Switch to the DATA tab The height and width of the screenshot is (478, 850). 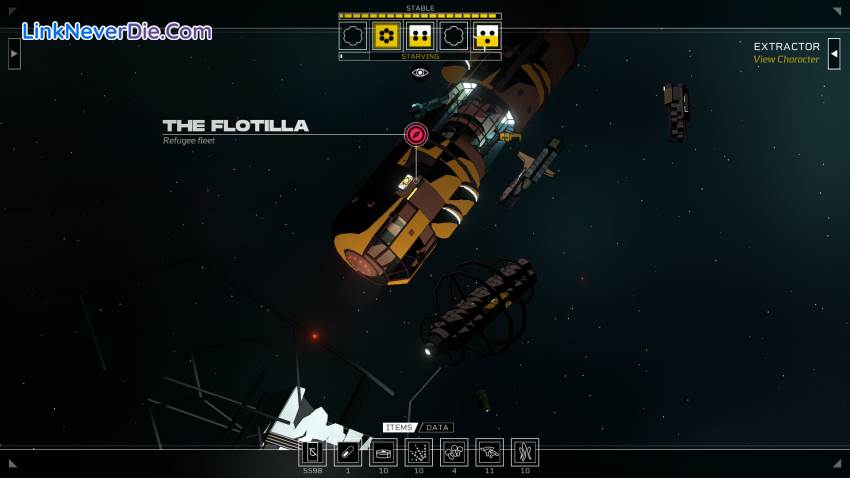pos(438,427)
